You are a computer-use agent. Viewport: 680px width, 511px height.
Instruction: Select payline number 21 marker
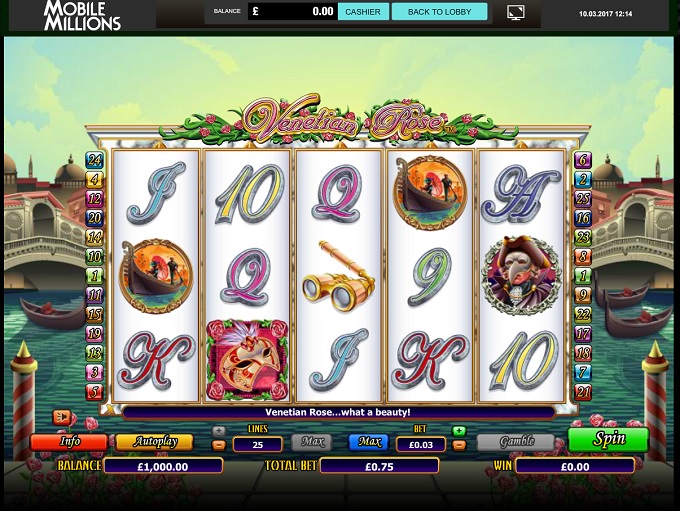pyautogui.click(x=584, y=391)
